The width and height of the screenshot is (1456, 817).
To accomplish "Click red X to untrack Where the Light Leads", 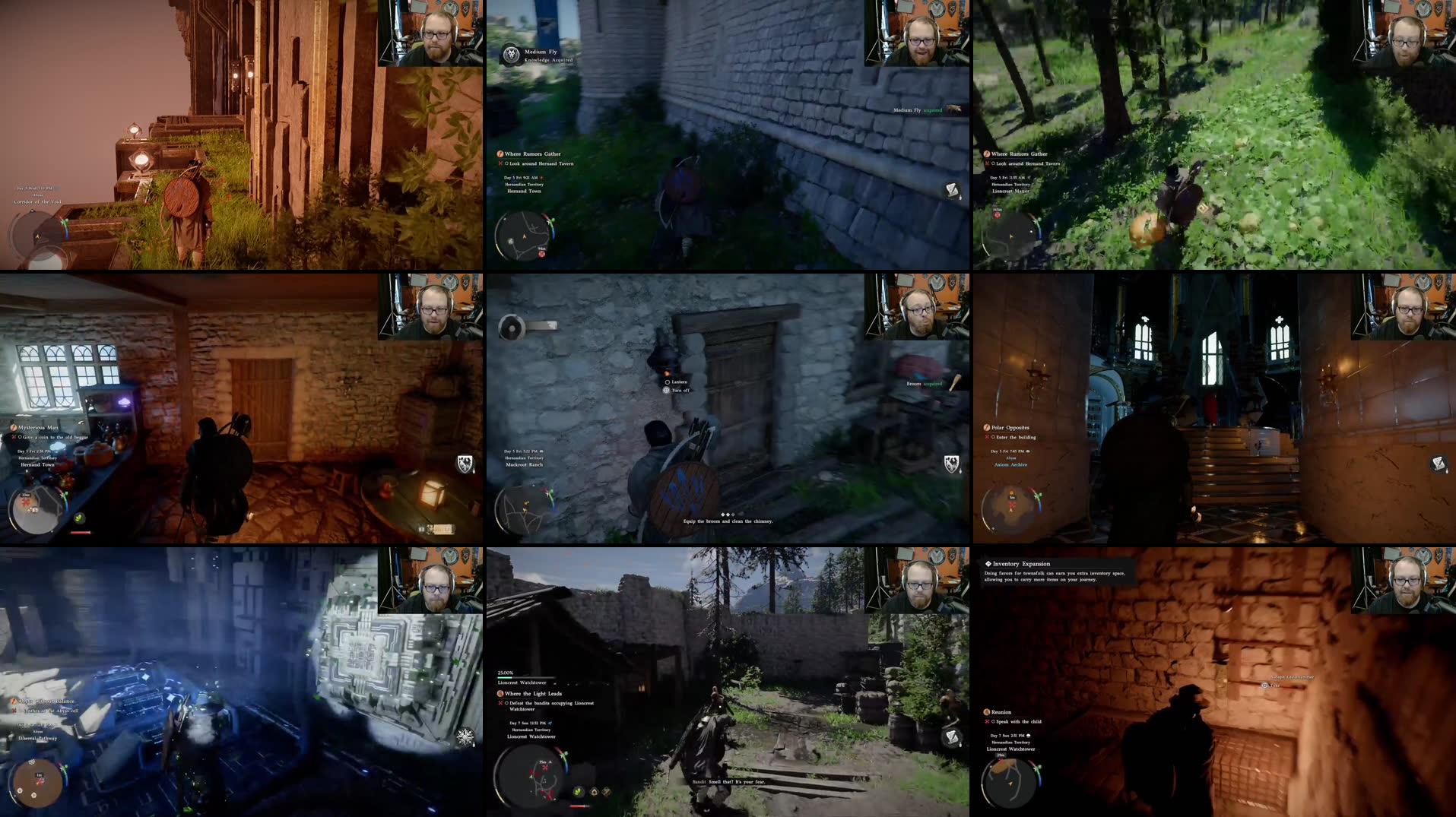I will coord(501,704).
